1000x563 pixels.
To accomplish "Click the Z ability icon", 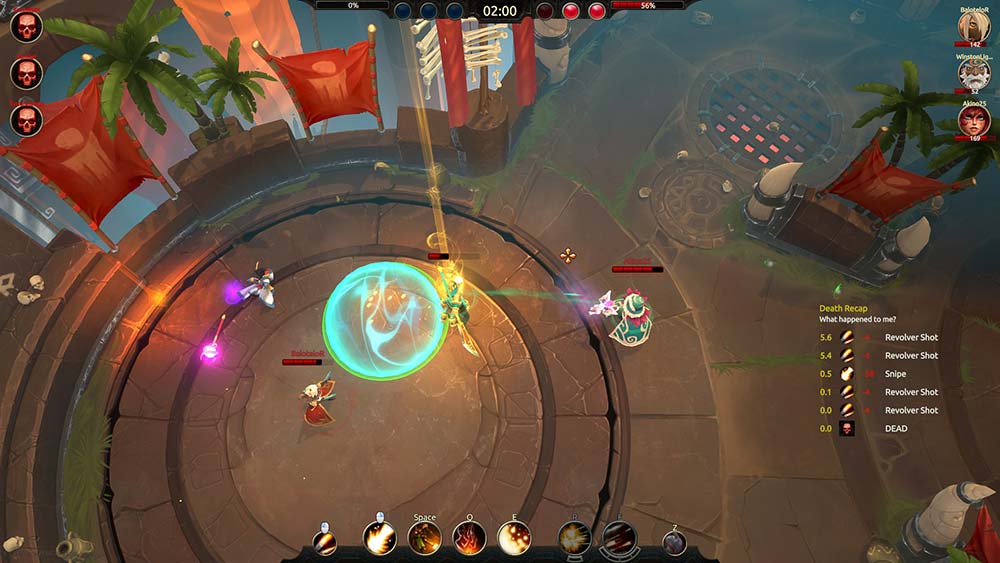I will [675, 542].
